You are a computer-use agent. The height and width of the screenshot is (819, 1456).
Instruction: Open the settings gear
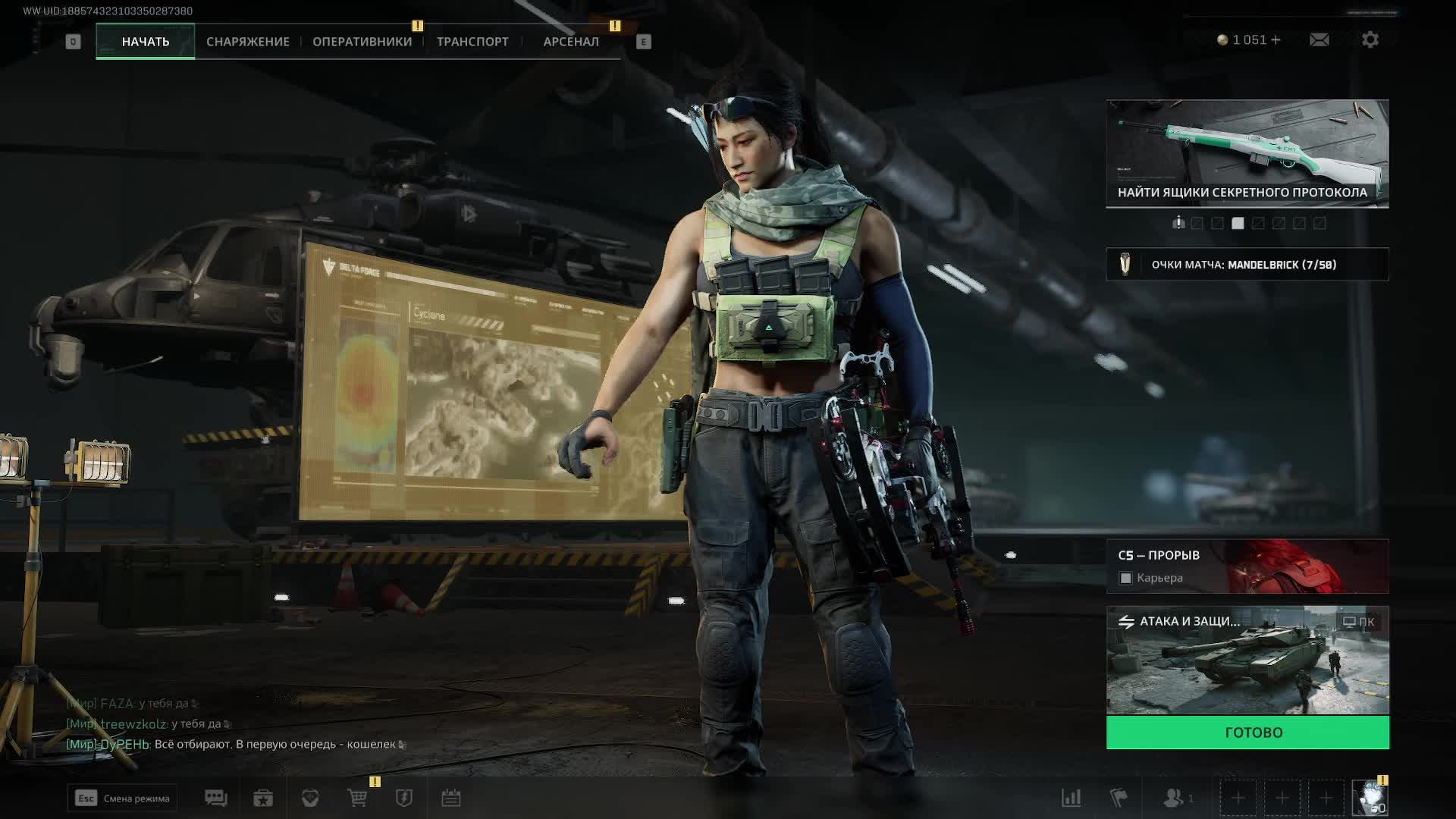[1370, 40]
